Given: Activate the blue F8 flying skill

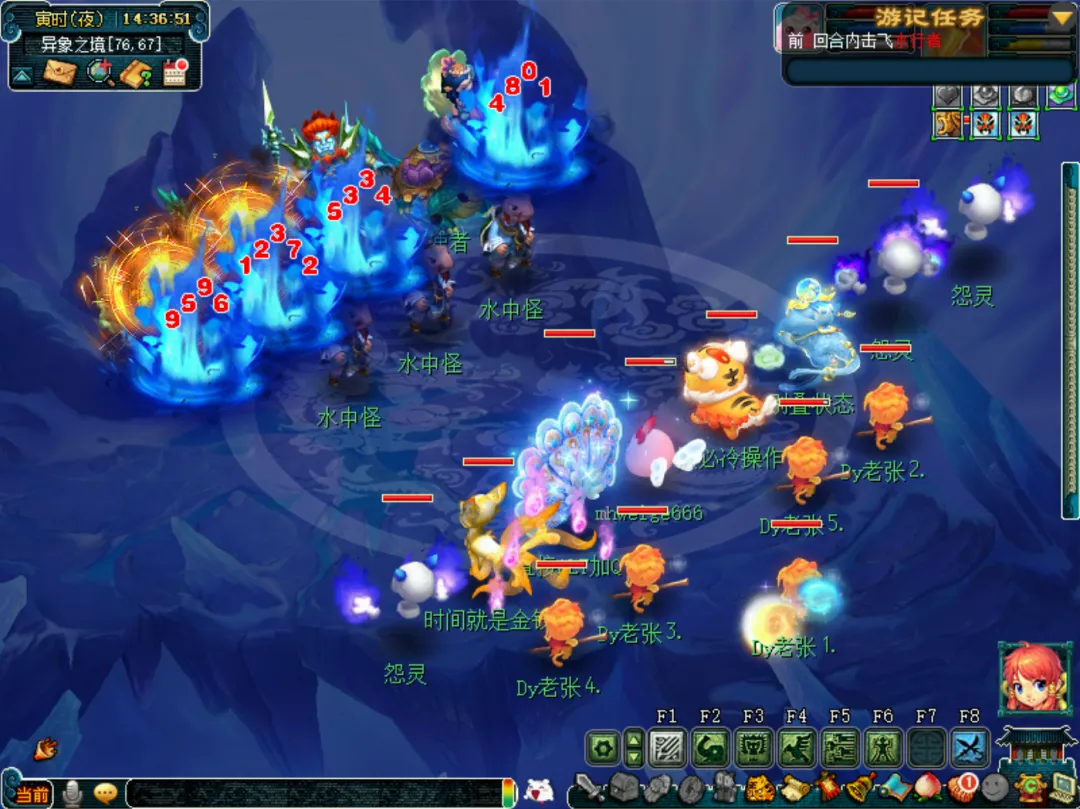Looking at the screenshot, I should (969, 747).
